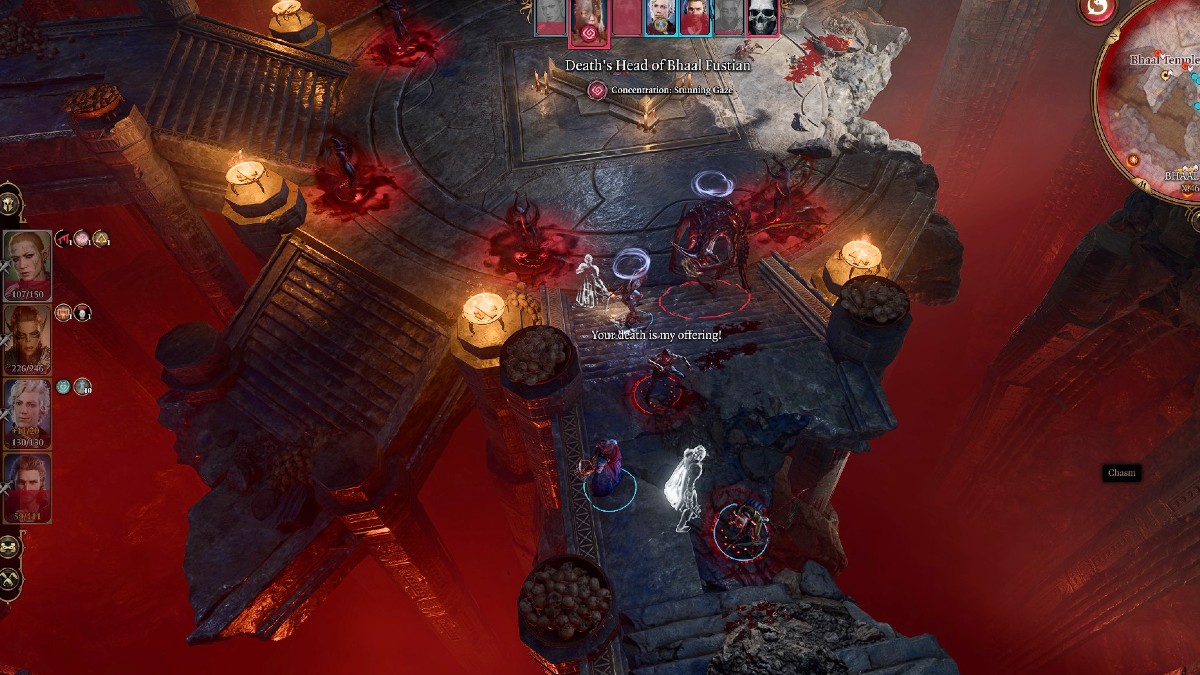The image size is (1200, 675).
Task: Click the skull portrait in turn order
Action: point(762,17)
